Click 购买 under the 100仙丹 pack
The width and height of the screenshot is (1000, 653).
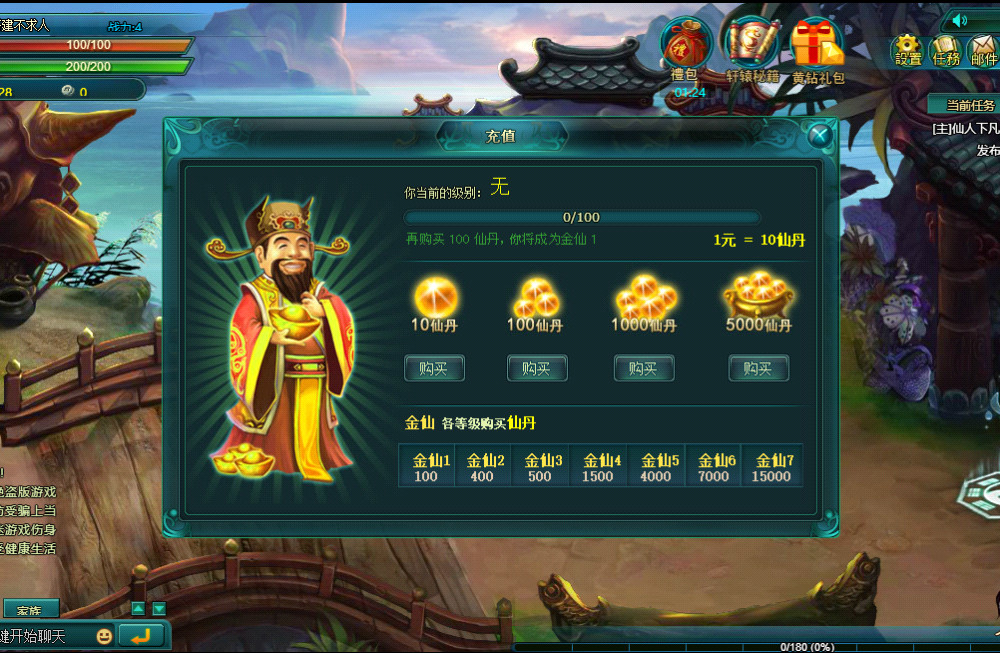537,368
